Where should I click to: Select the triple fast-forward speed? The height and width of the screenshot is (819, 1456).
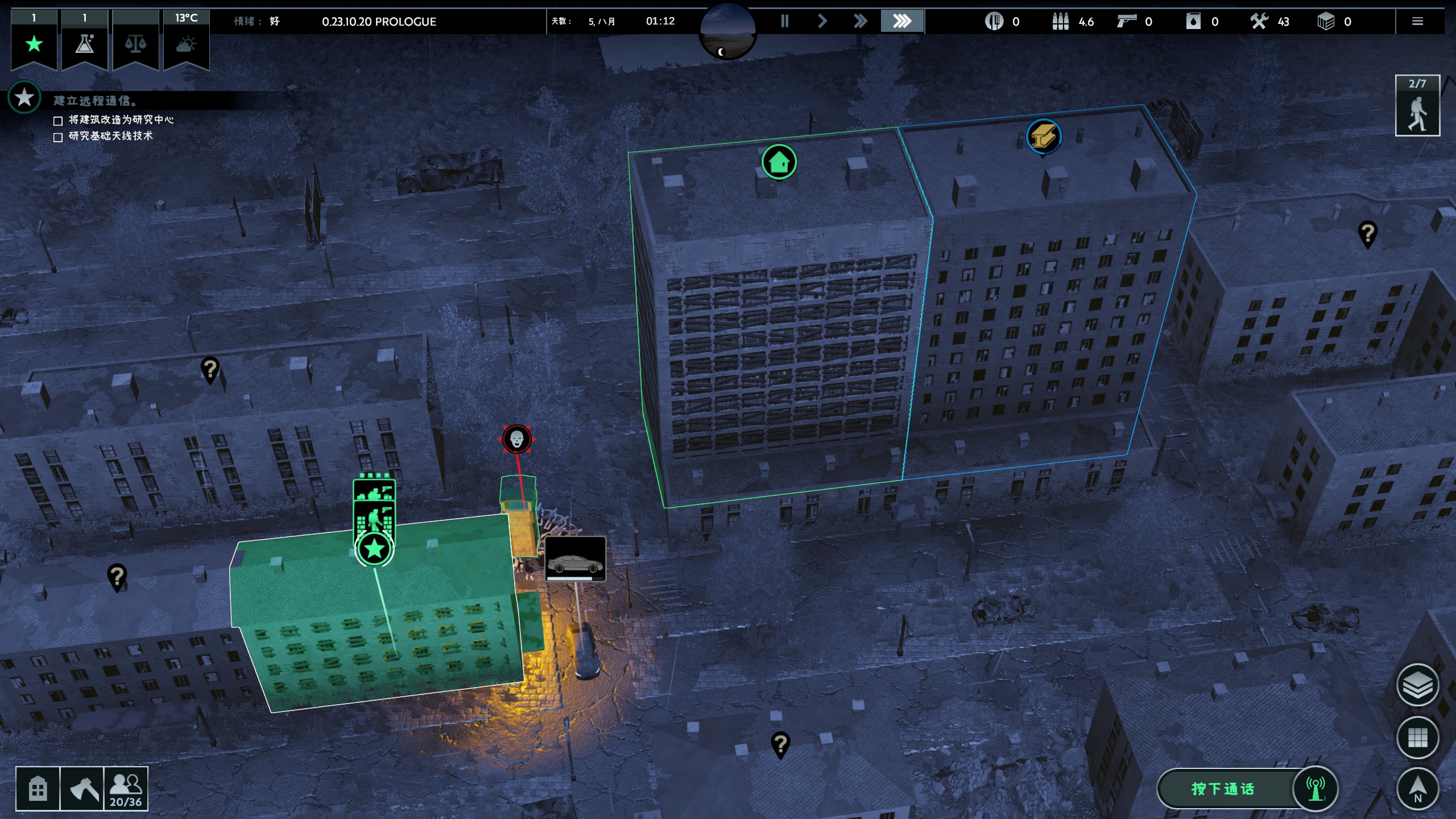(x=902, y=22)
